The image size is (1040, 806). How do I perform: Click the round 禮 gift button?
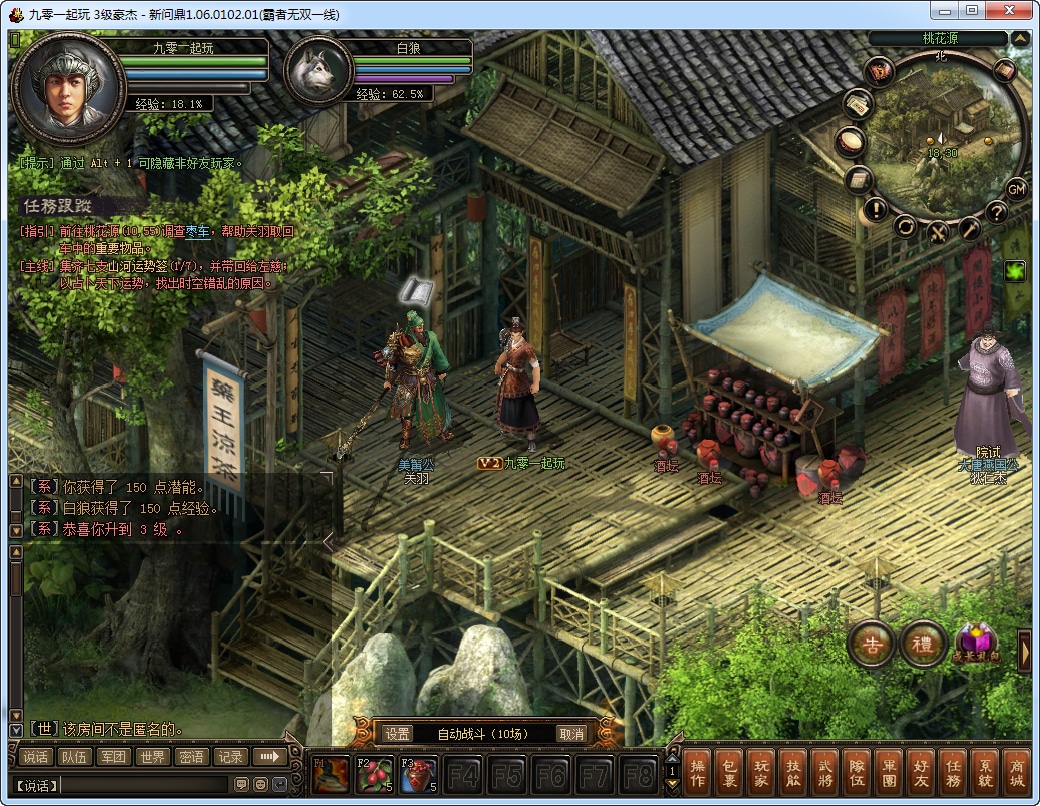tap(922, 645)
